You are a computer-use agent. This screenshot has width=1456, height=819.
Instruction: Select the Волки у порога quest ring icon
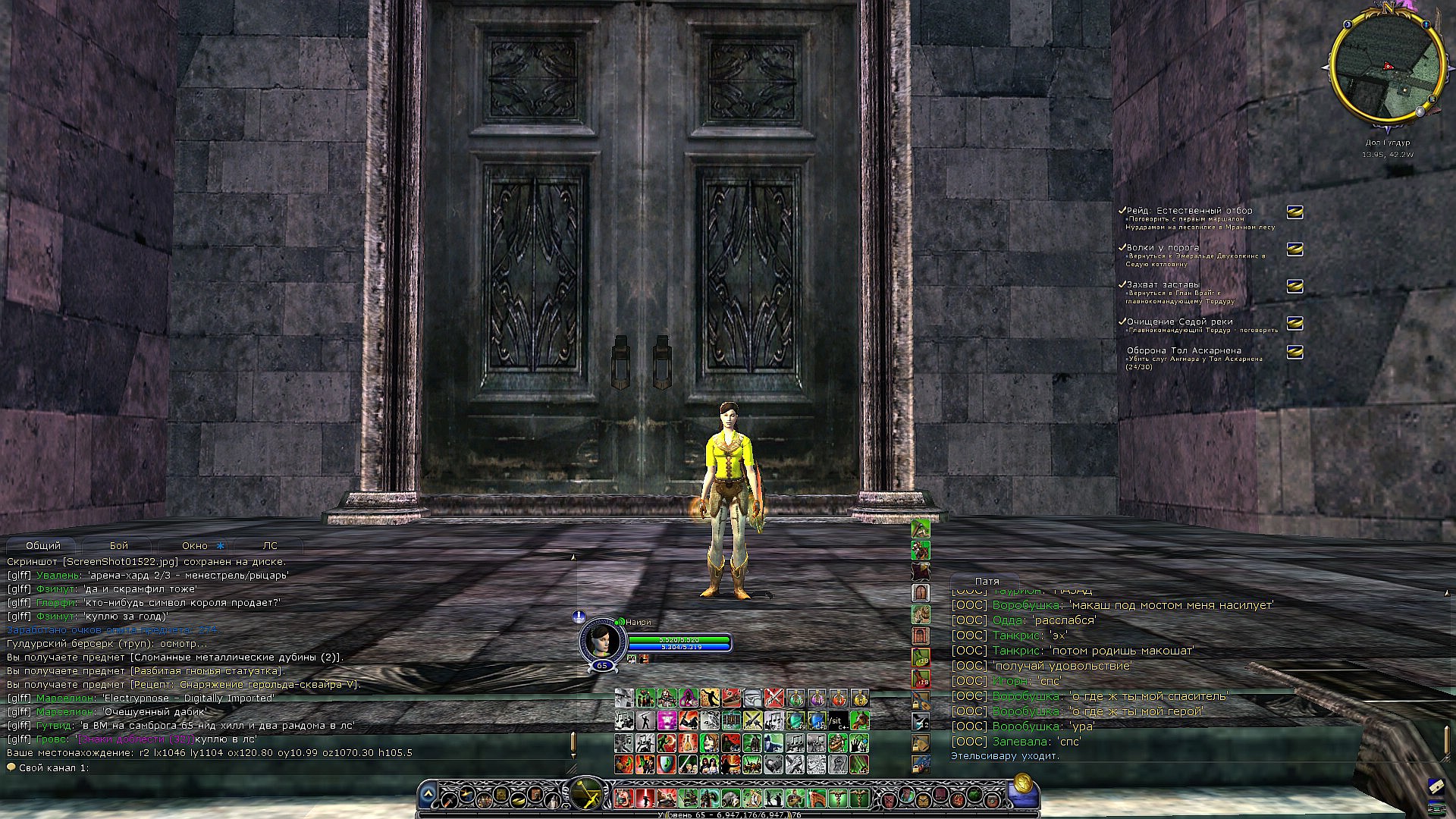click(1294, 249)
